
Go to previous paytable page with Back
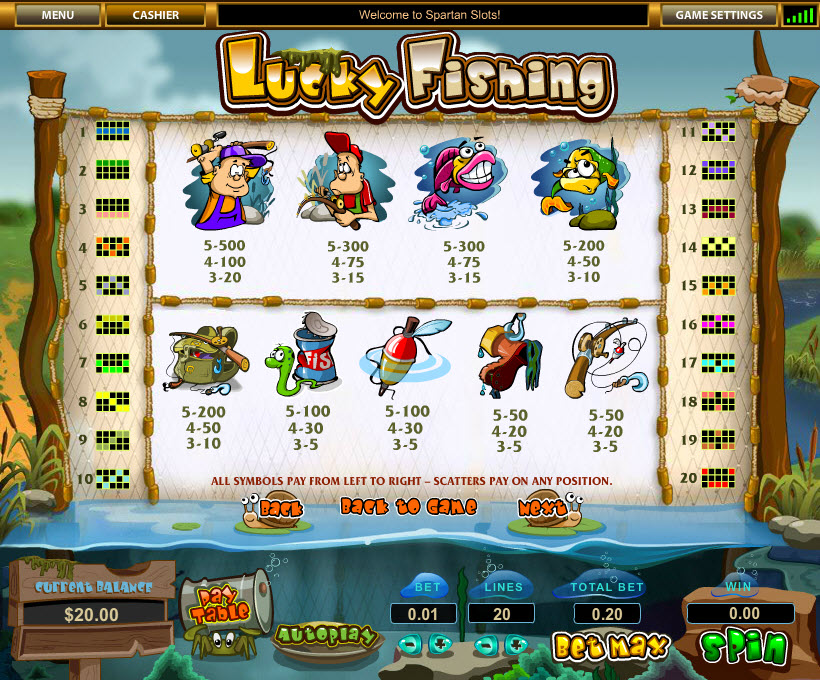click(271, 508)
